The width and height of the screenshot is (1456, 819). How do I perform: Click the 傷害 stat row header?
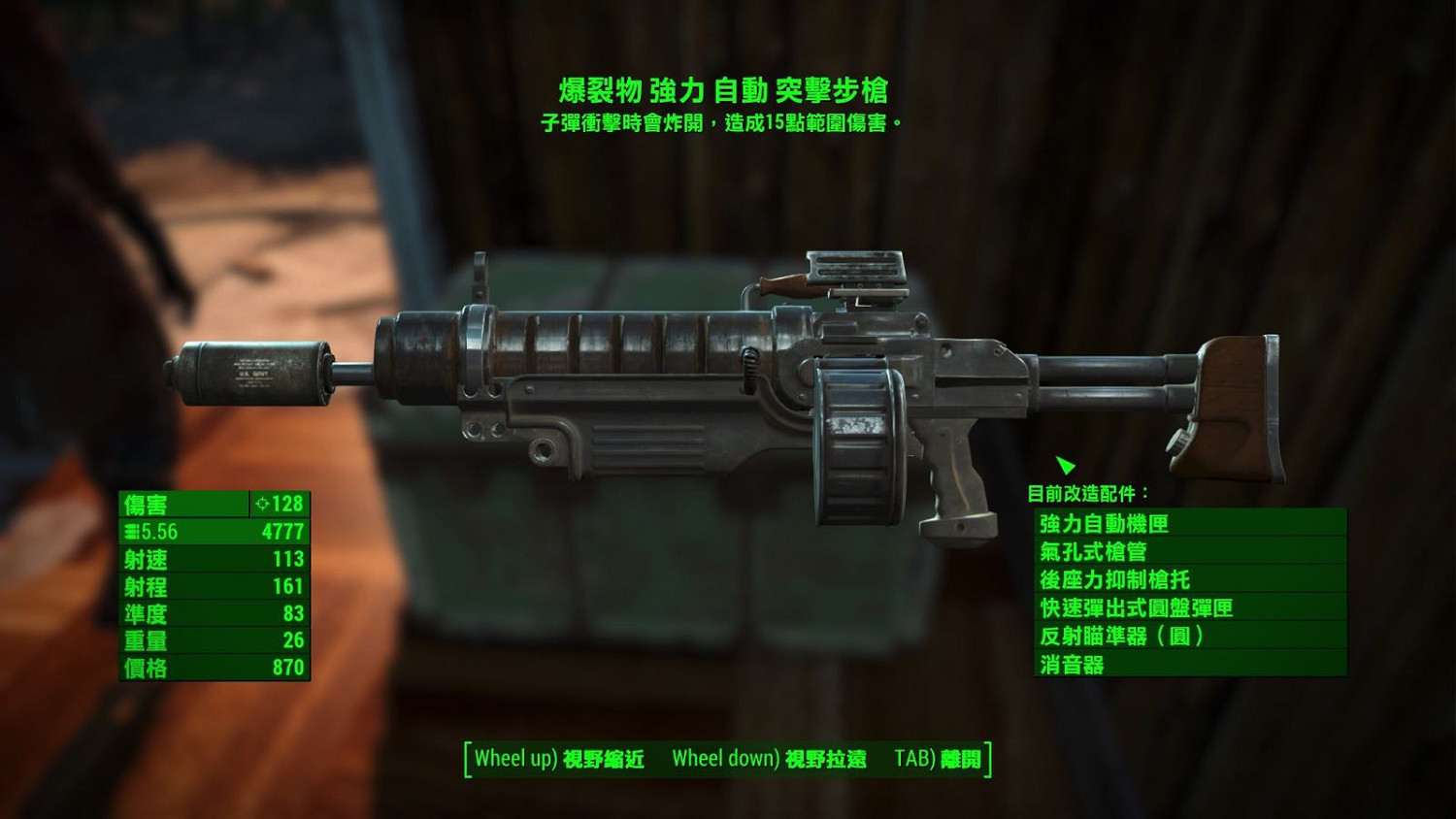[x=146, y=504]
